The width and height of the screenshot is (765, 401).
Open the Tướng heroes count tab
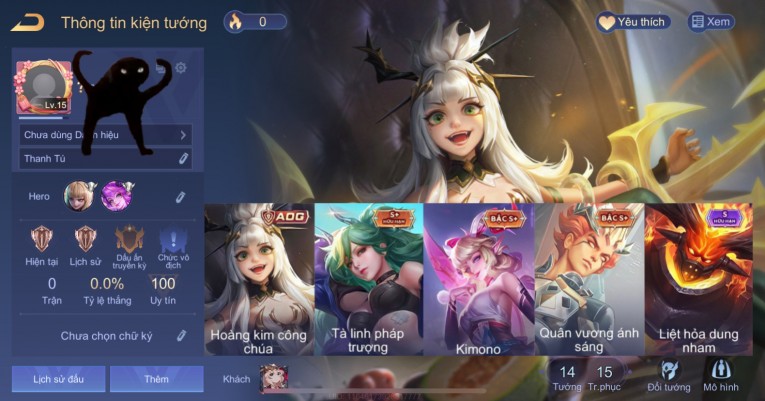(567, 378)
